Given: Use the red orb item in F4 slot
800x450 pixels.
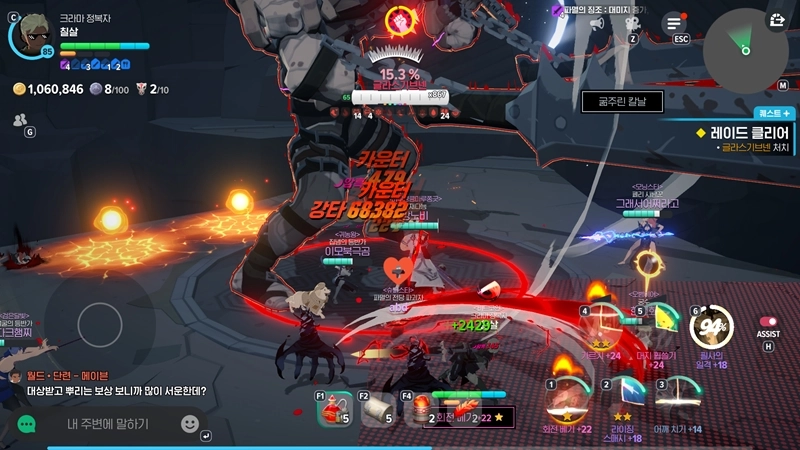Looking at the screenshot, I should click(x=420, y=410).
